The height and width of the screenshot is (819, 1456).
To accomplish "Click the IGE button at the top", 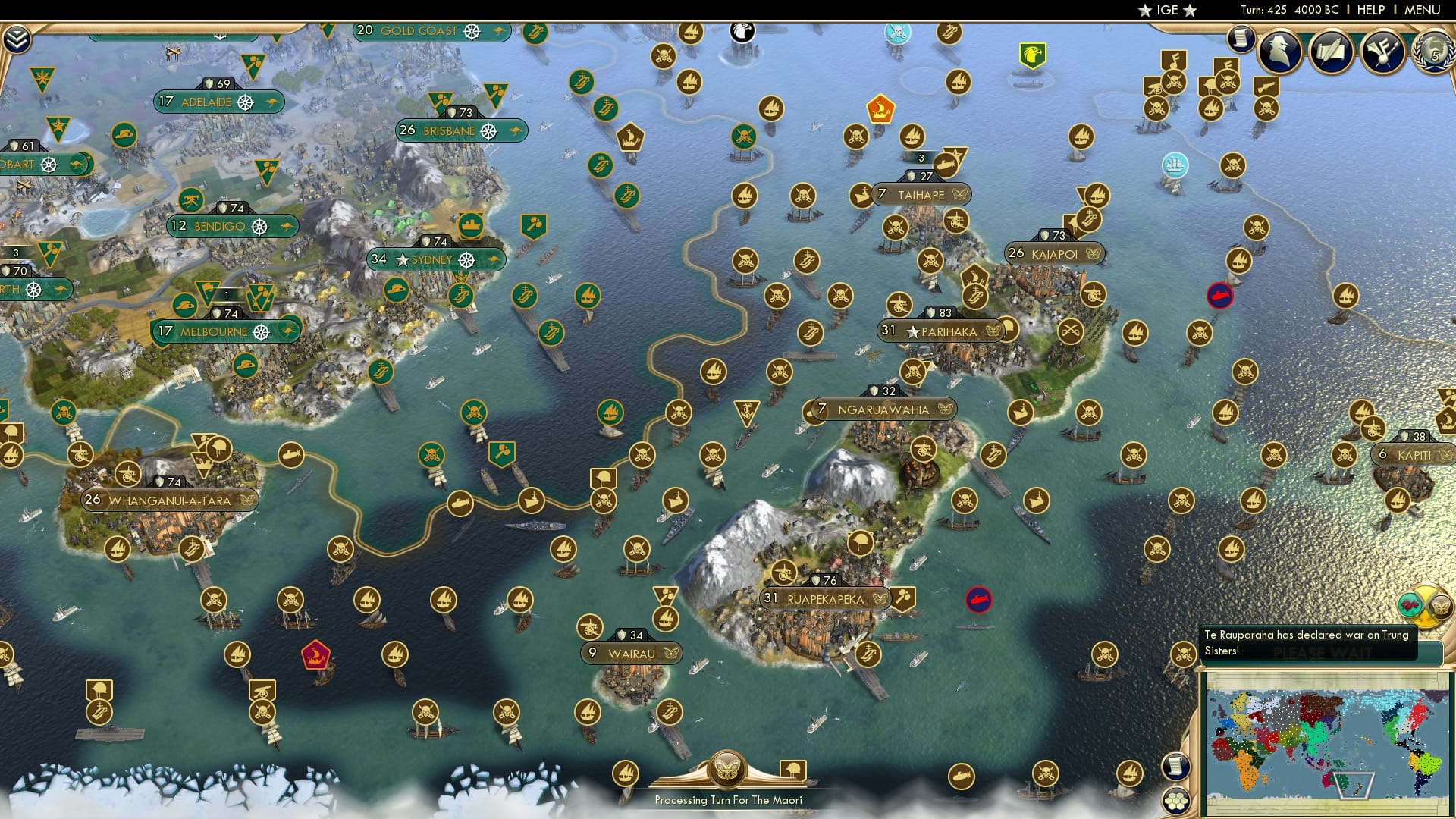I will [x=1166, y=11].
